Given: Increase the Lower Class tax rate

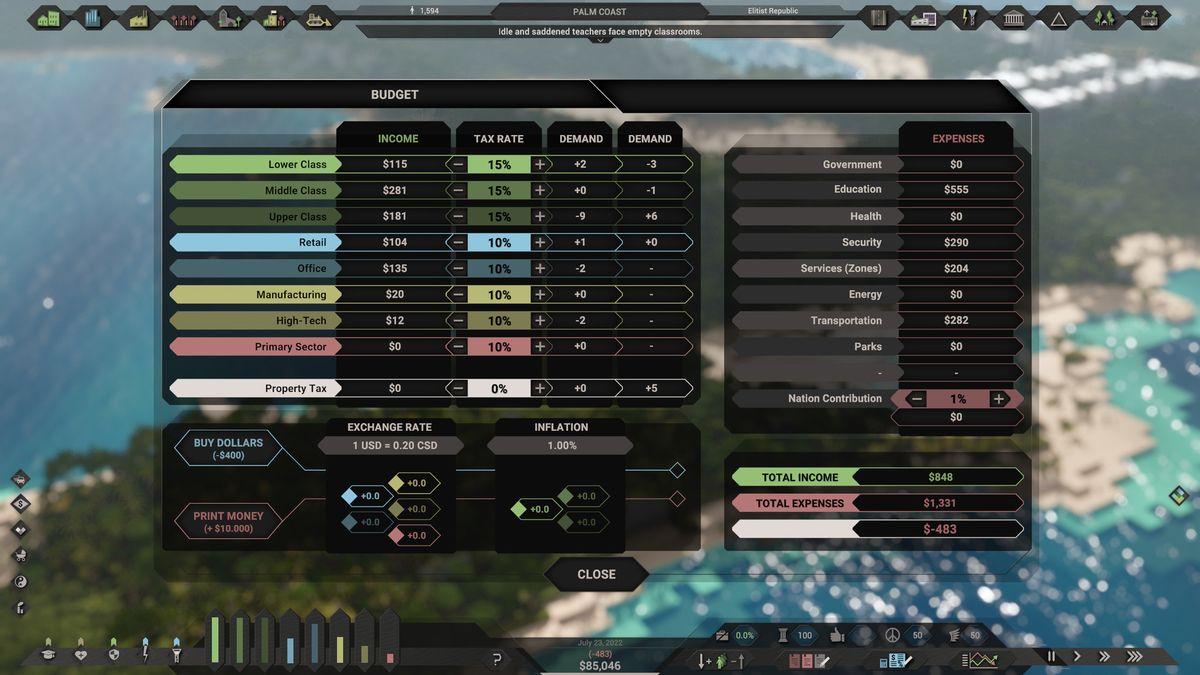Looking at the screenshot, I should [x=540, y=164].
